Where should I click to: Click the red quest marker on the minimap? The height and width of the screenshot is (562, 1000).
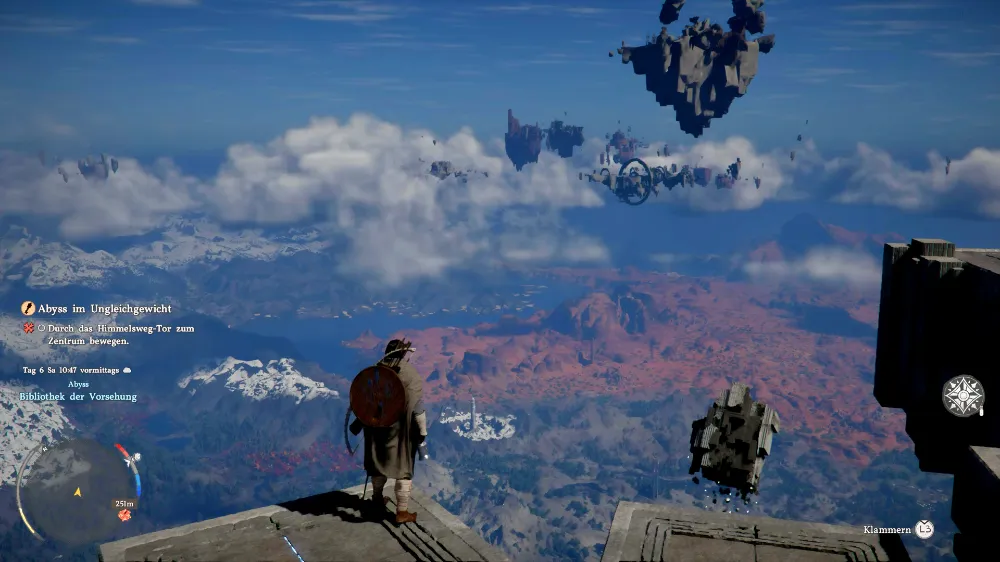[125, 515]
